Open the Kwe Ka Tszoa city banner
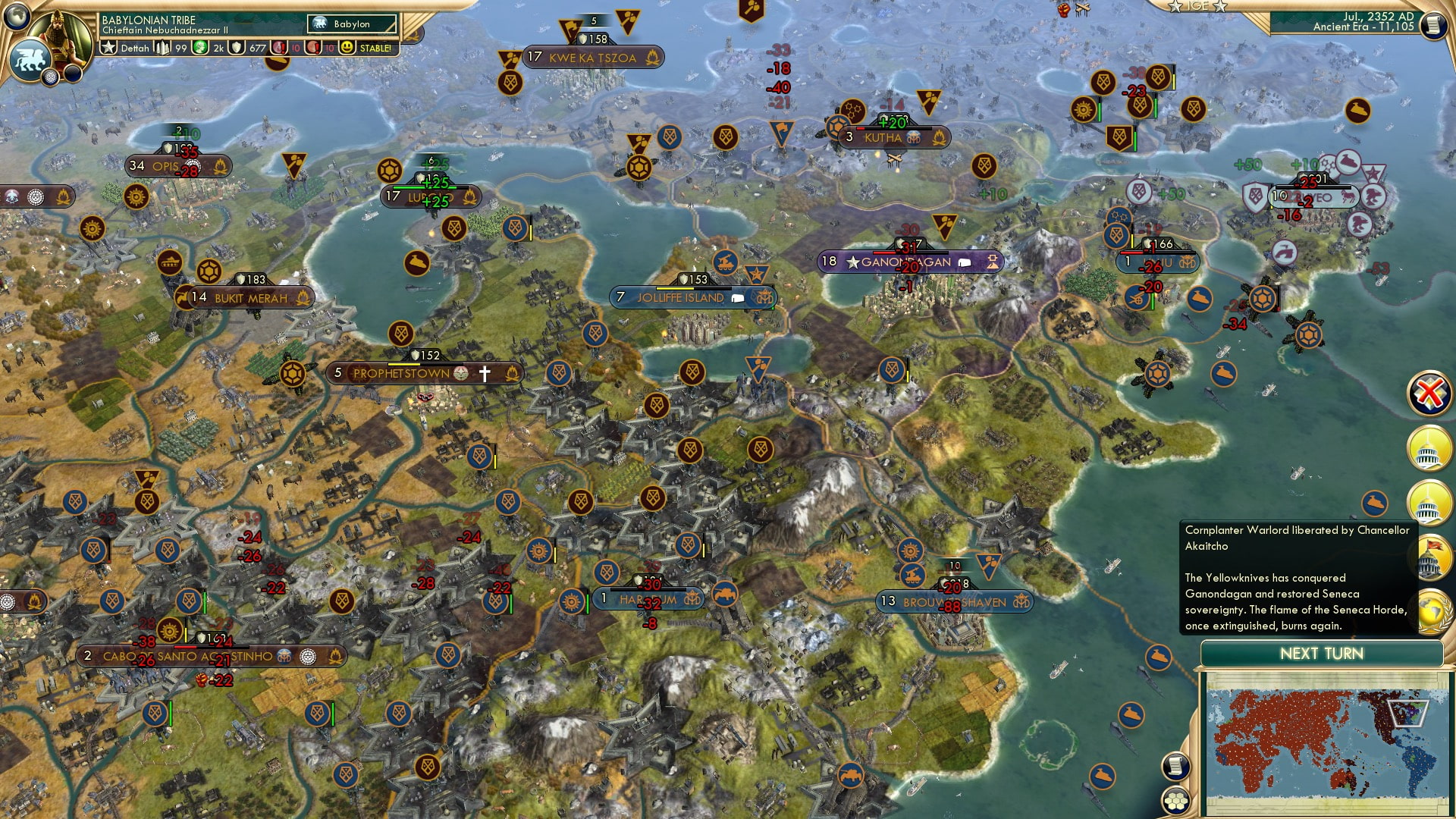The width and height of the screenshot is (1456, 819). (x=592, y=58)
